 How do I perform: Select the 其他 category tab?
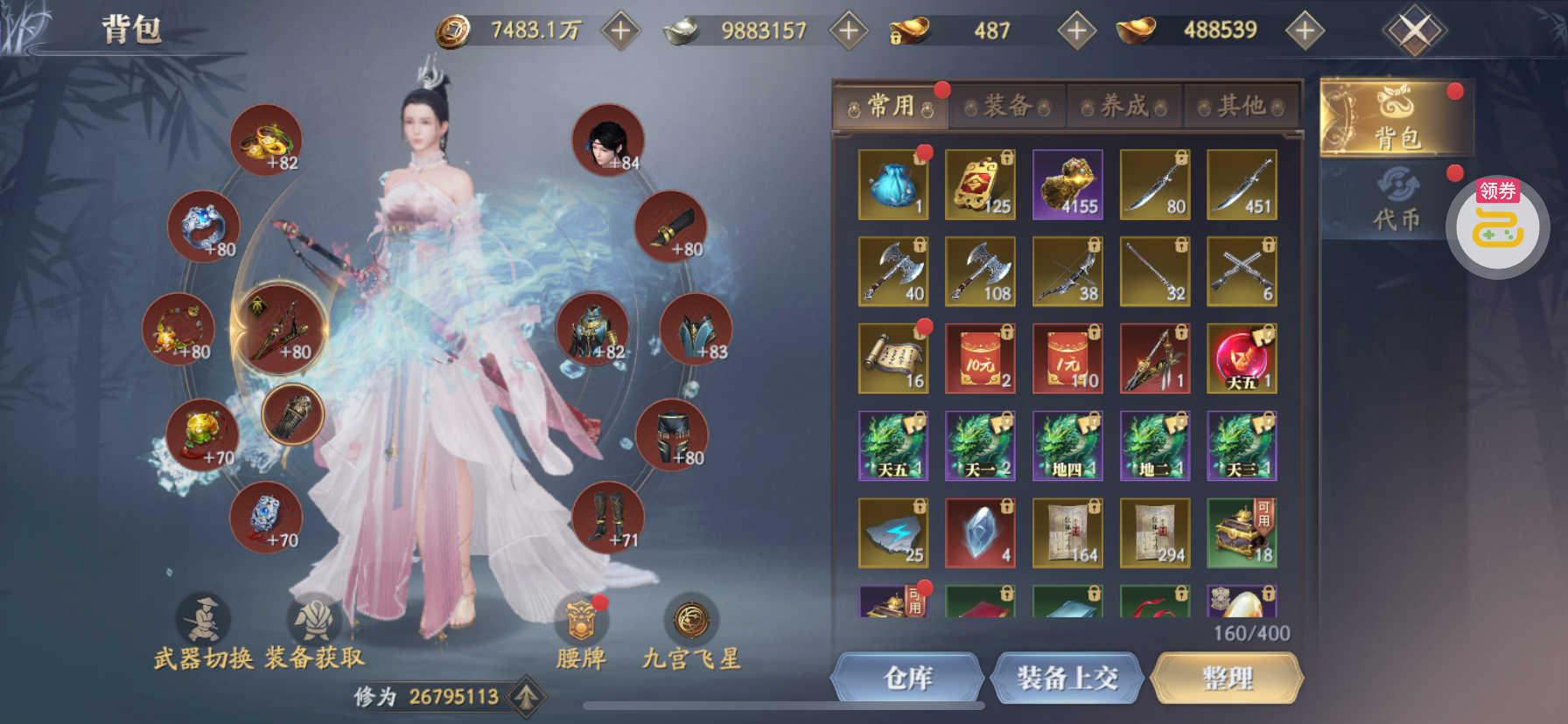point(1241,107)
